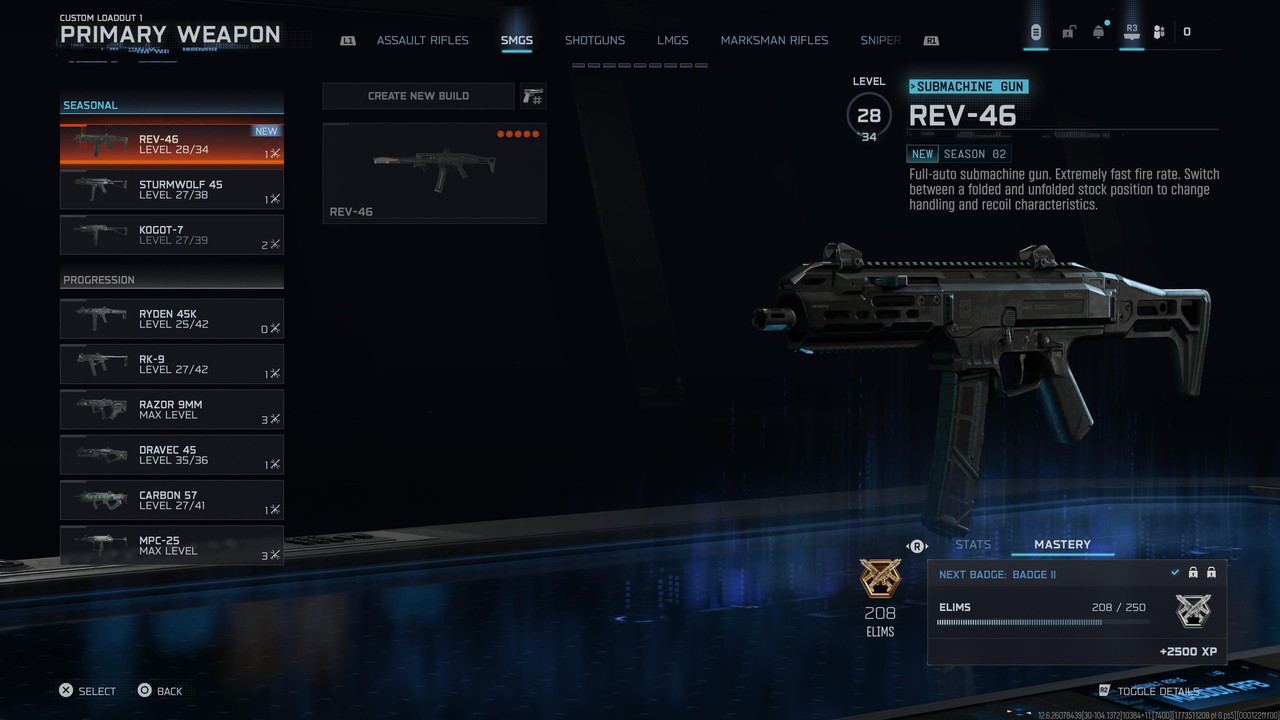This screenshot has height=720, width=1280.
Task: Open the REV-46 build thumbnail
Action: [434, 173]
